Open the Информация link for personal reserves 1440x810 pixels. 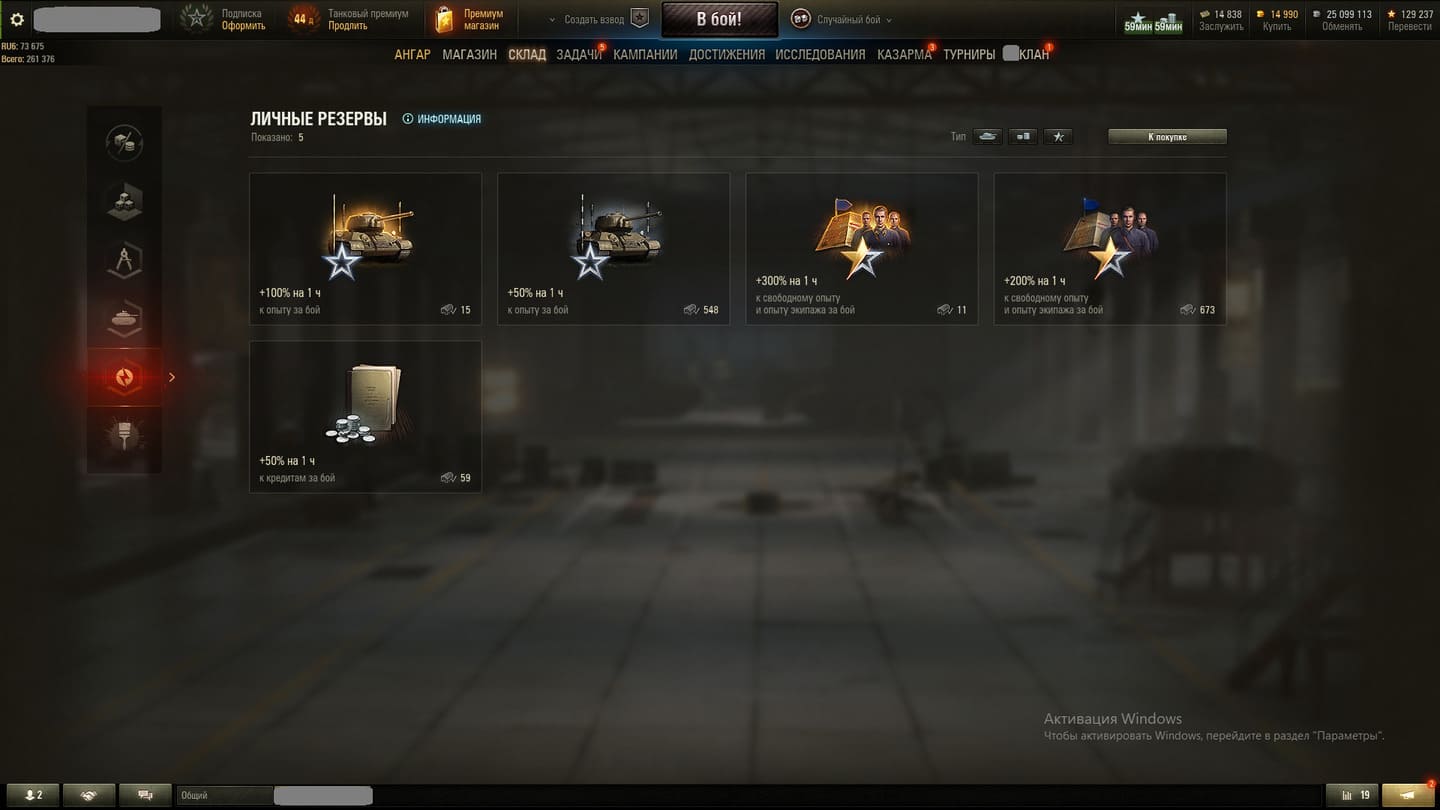[x=442, y=119]
